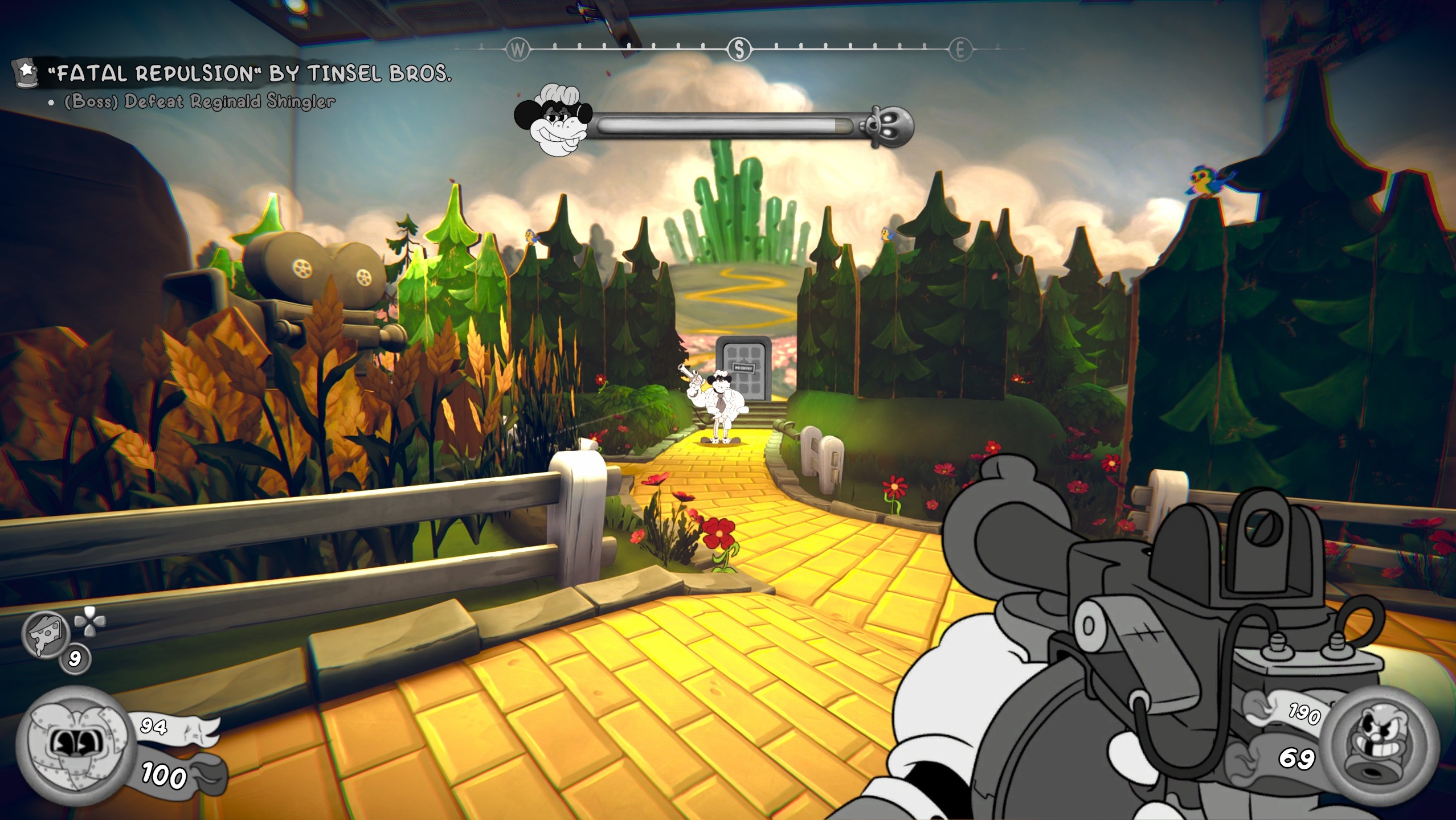Click the star top hat quest icon
The width and height of the screenshot is (1456, 820).
pos(26,73)
